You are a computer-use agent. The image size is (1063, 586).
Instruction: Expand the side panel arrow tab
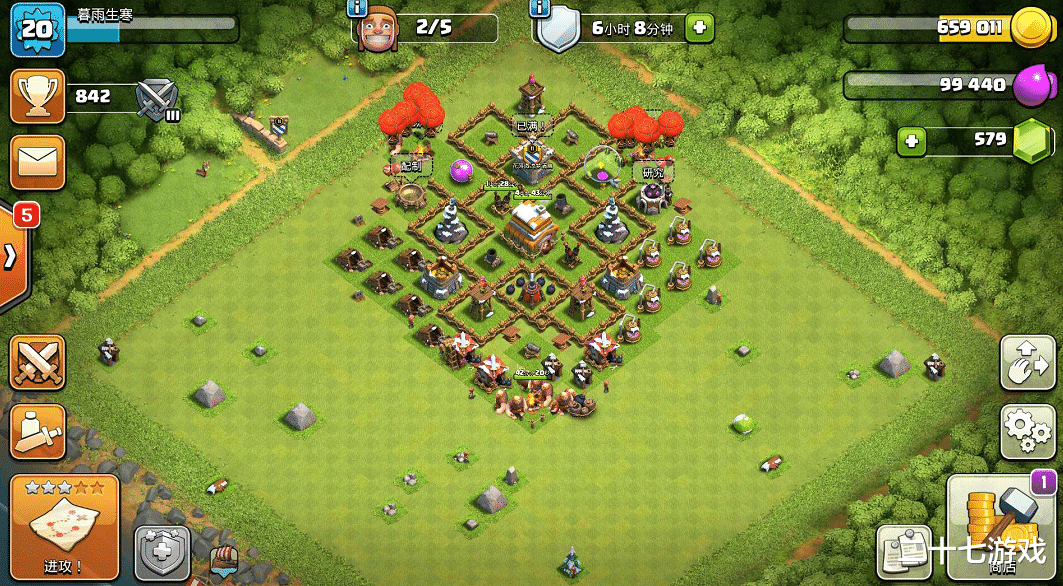[14, 255]
